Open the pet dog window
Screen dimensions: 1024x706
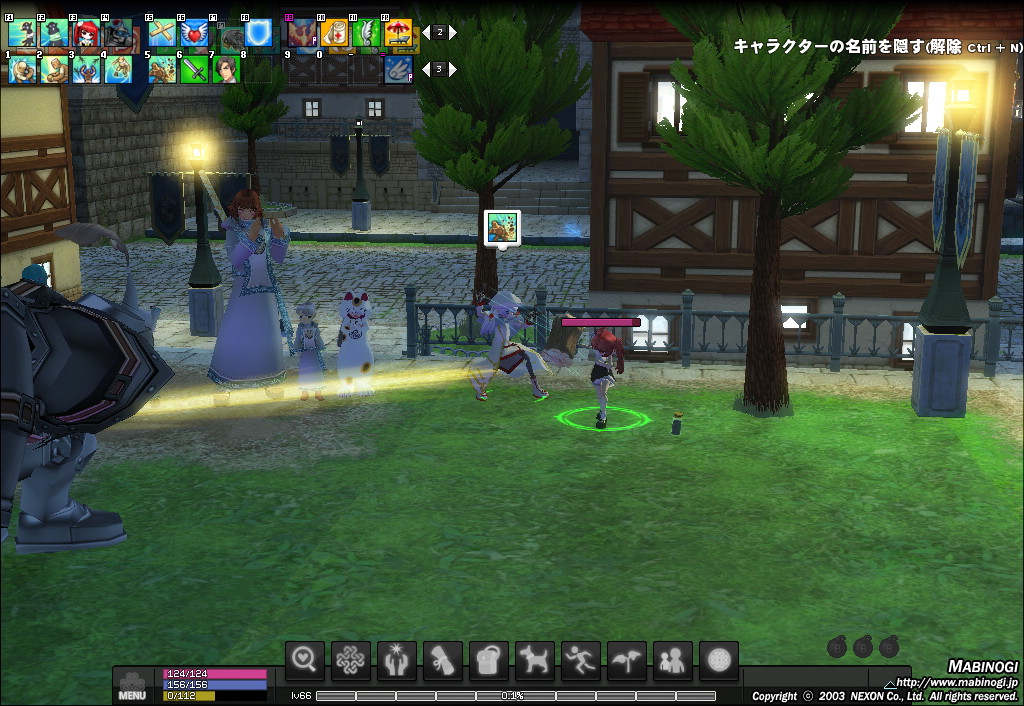coord(535,660)
